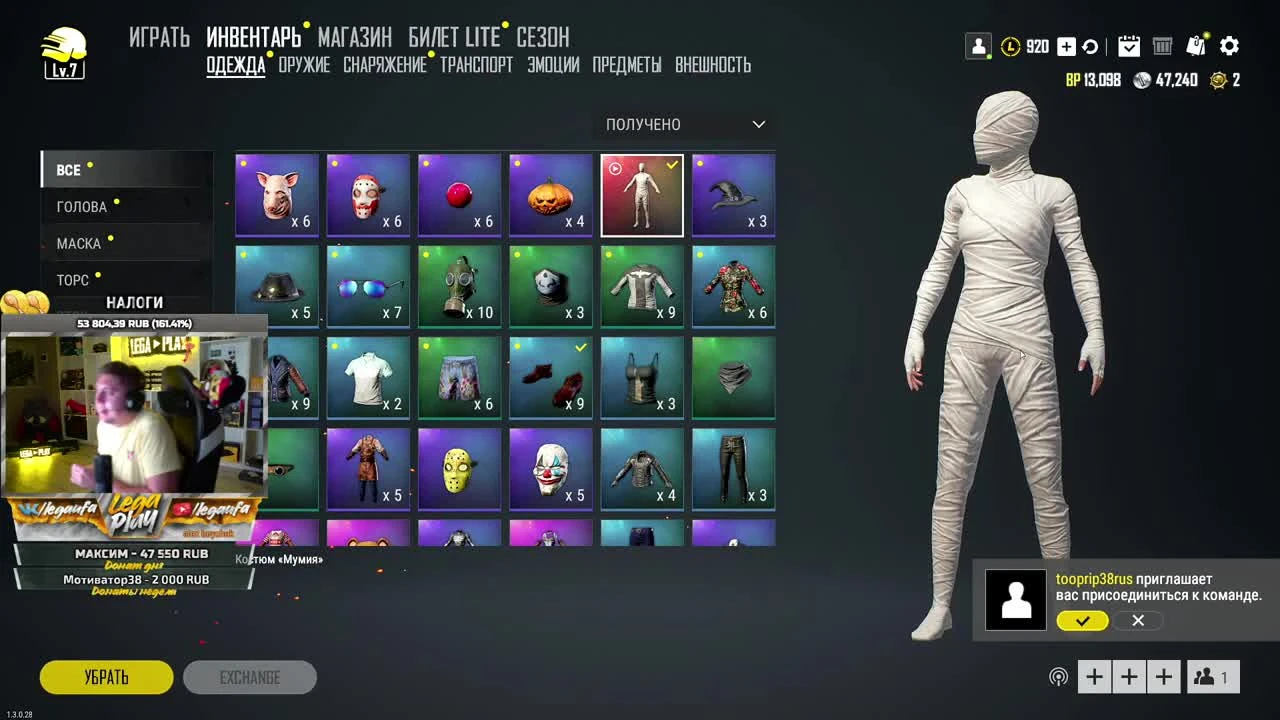The height and width of the screenshot is (720, 1280).
Task: Click the shopping cart icon
Action: click(1162, 45)
